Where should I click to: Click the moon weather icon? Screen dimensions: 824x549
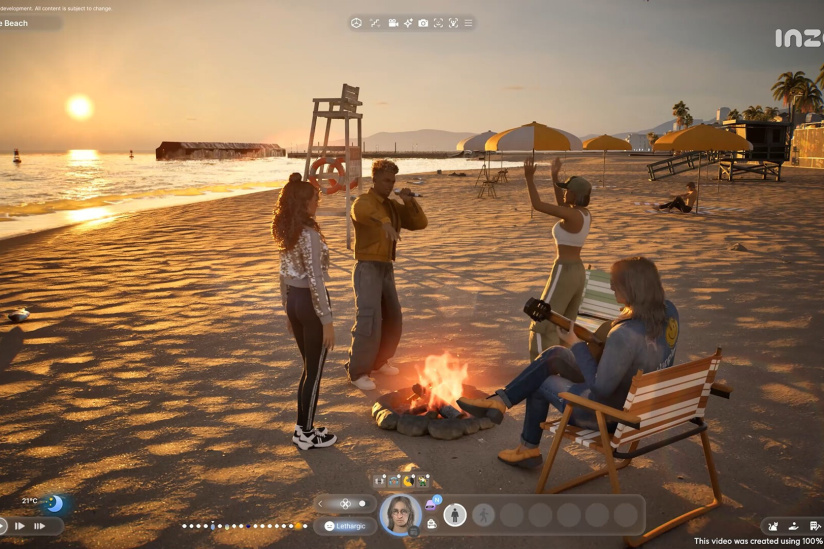click(54, 503)
